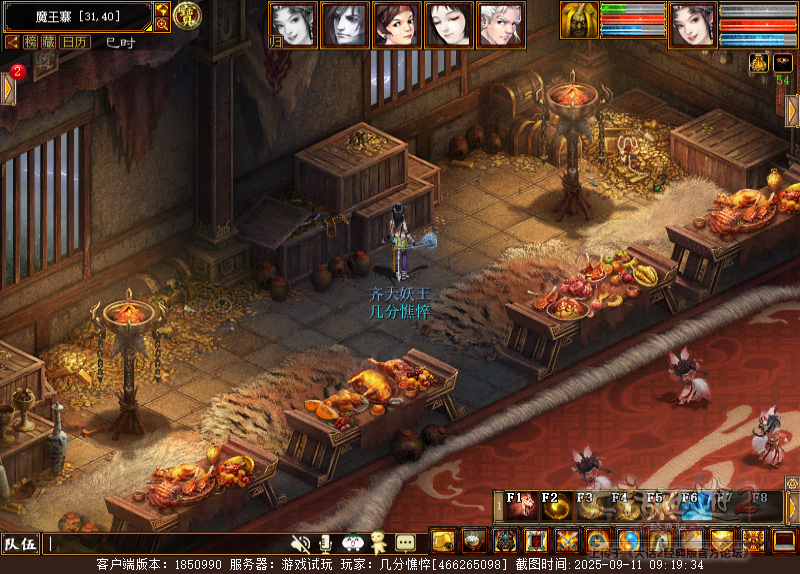This screenshot has height=574, width=800.
Task: Toggle the muted speaker icon
Action: click(x=300, y=543)
